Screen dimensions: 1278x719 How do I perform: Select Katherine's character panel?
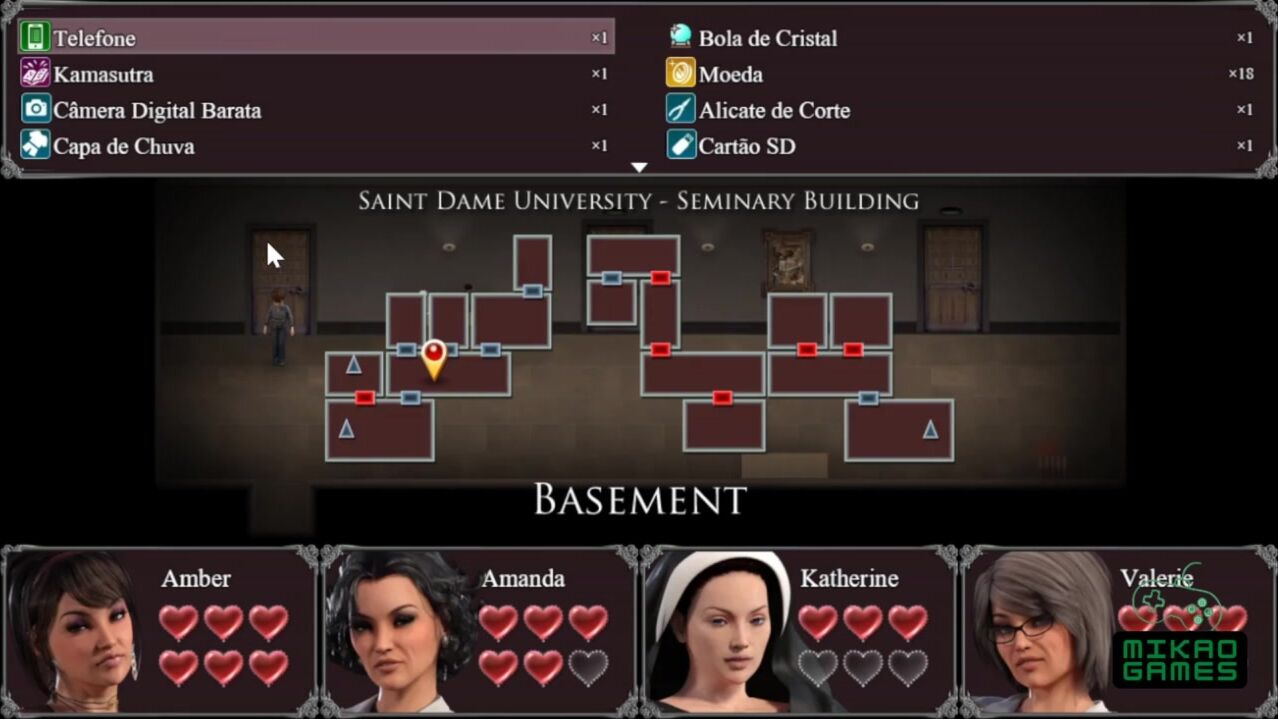click(800, 630)
